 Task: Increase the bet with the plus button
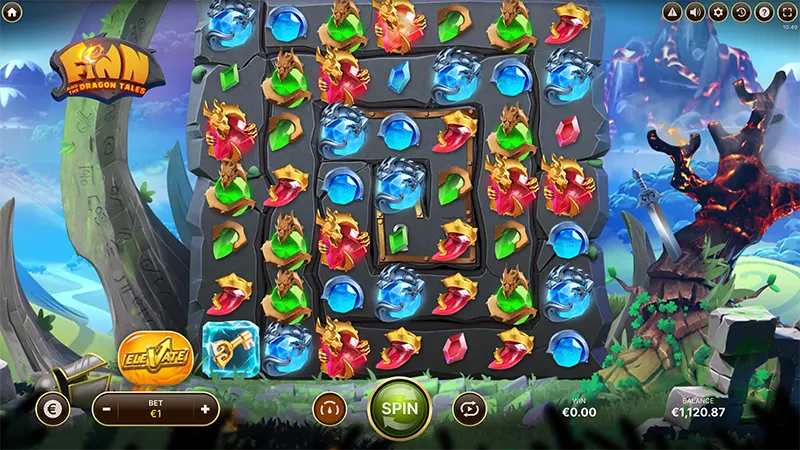(205, 409)
